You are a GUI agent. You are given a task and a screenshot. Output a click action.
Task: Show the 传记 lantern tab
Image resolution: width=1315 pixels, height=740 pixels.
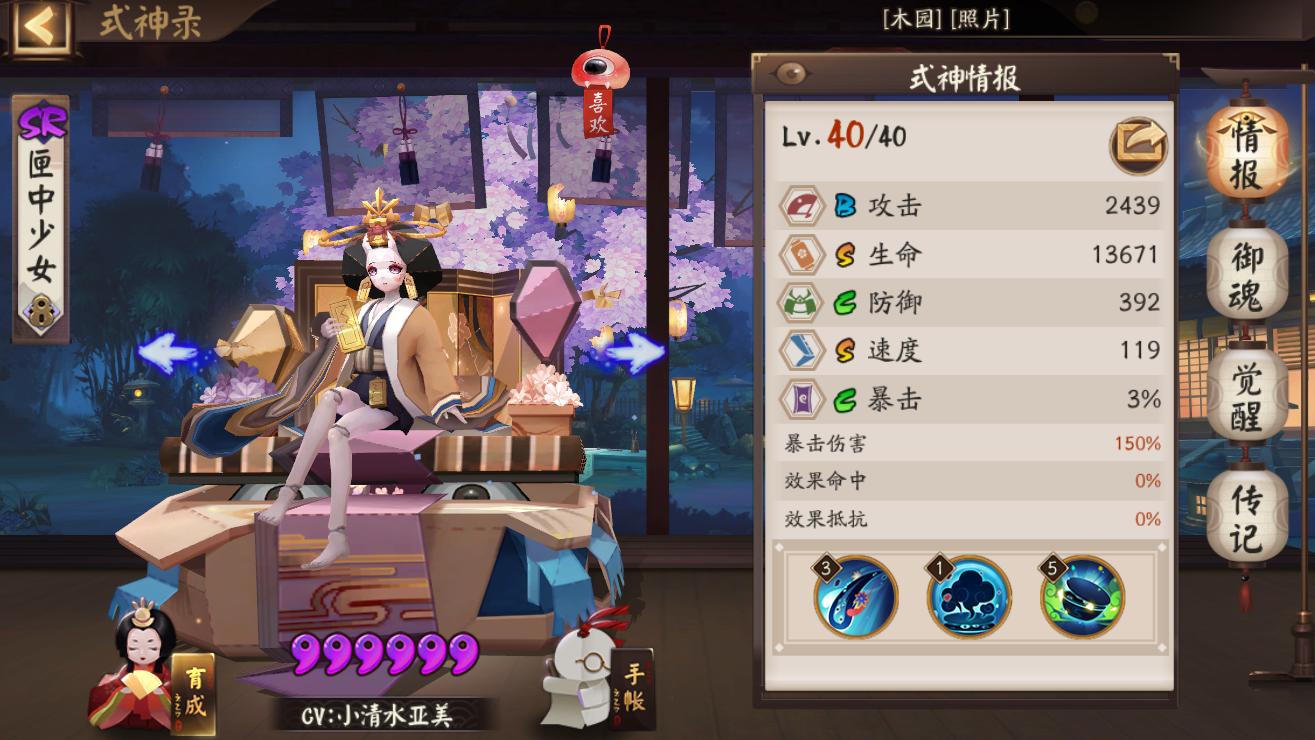1246,518
